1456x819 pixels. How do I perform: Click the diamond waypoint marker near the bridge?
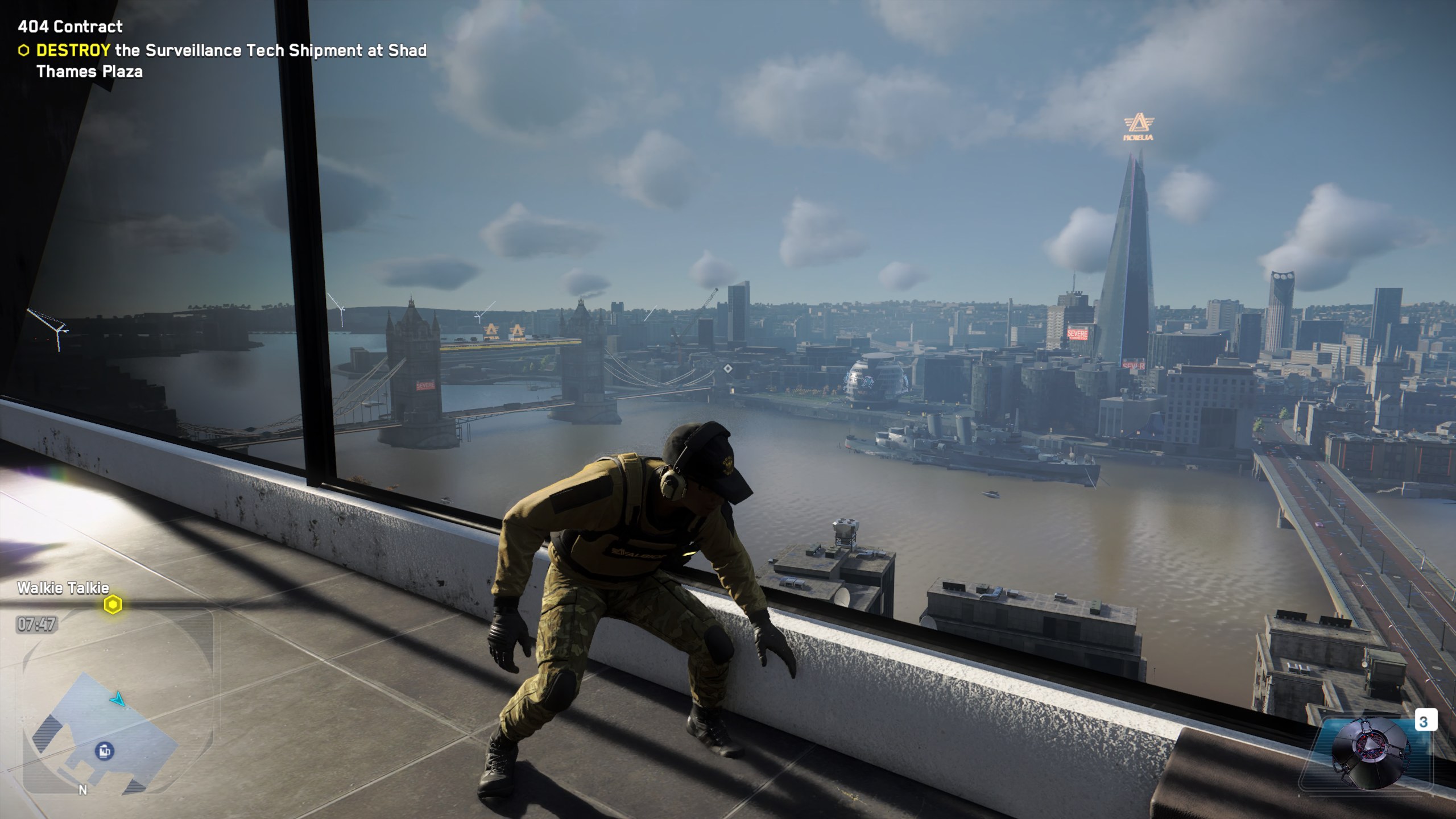click(727, 369)
